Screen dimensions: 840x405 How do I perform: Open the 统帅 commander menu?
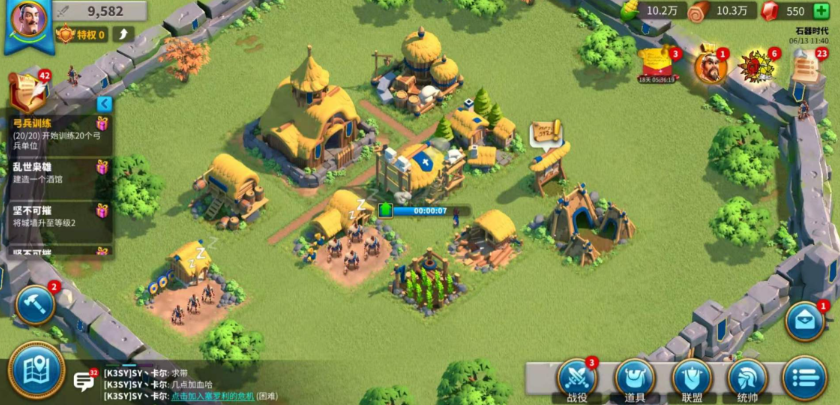click(748, 378)
